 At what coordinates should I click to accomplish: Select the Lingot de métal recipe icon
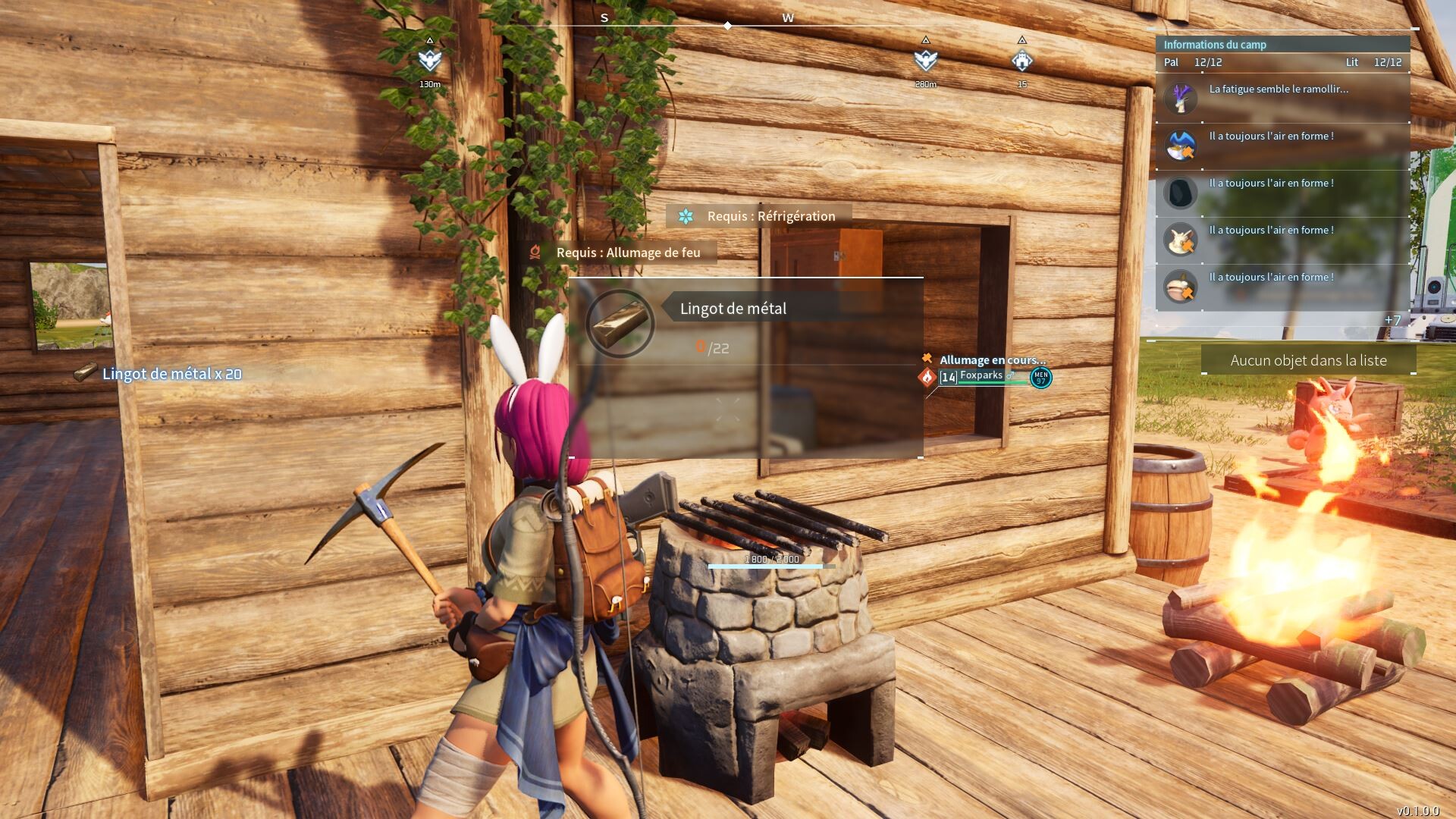coord(620,323)
